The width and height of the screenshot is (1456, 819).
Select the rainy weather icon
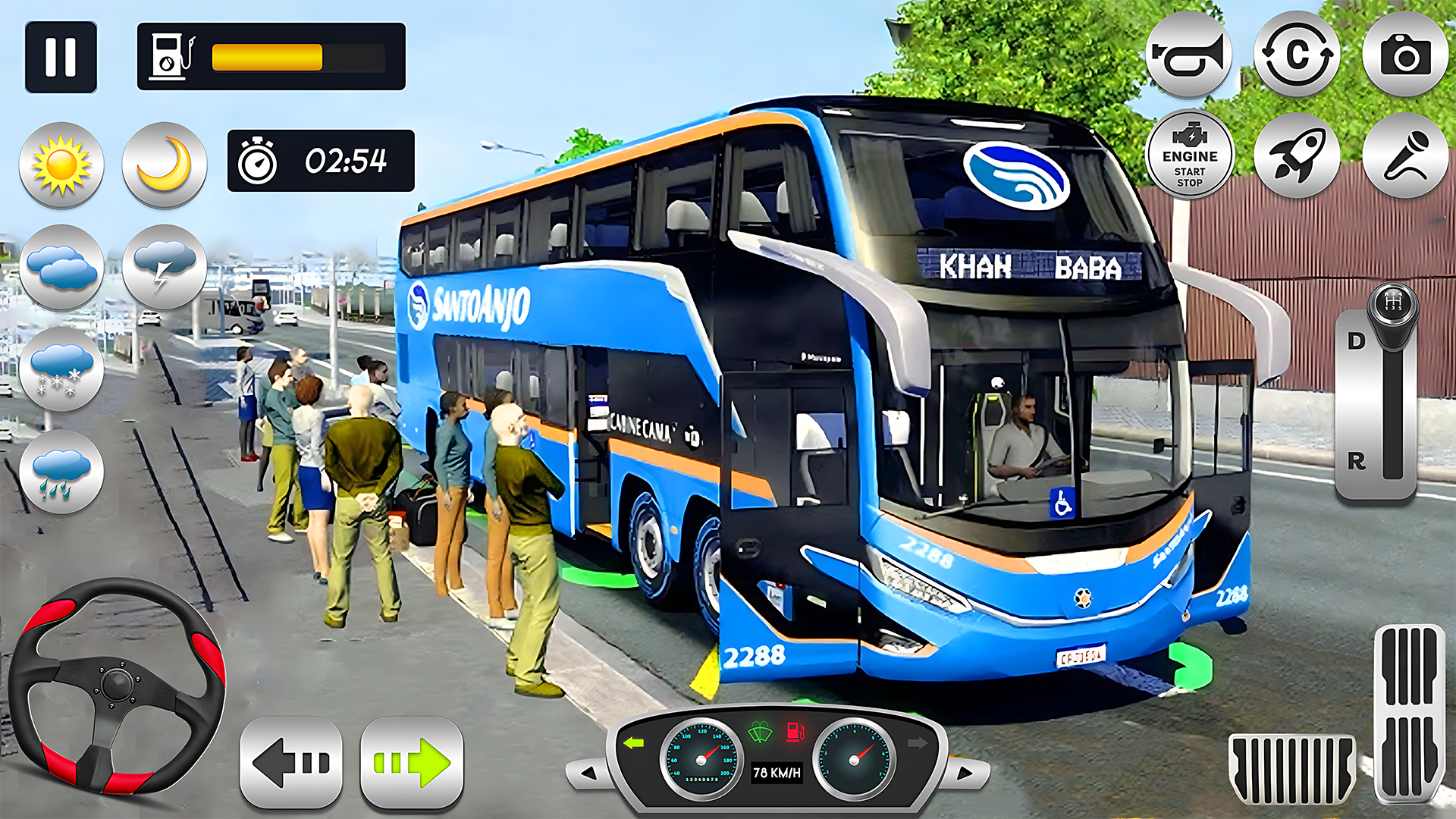coord(61,472)
